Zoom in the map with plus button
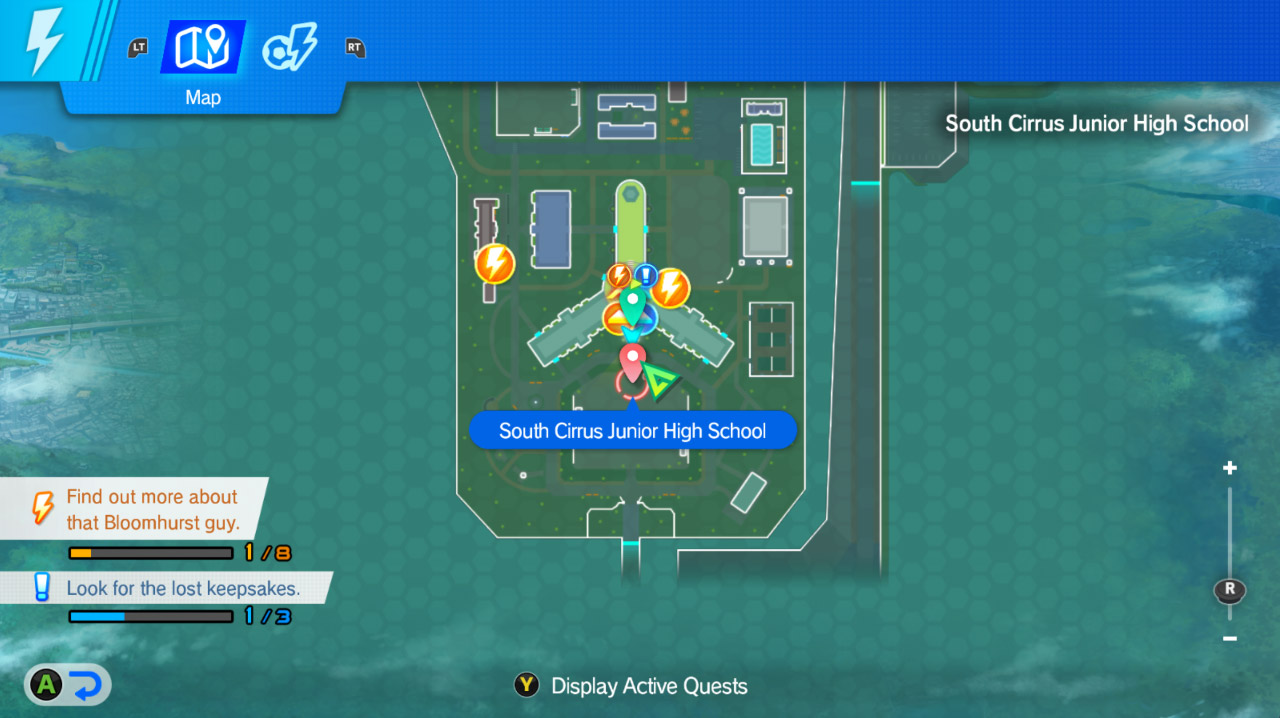 click(1230, 468)
